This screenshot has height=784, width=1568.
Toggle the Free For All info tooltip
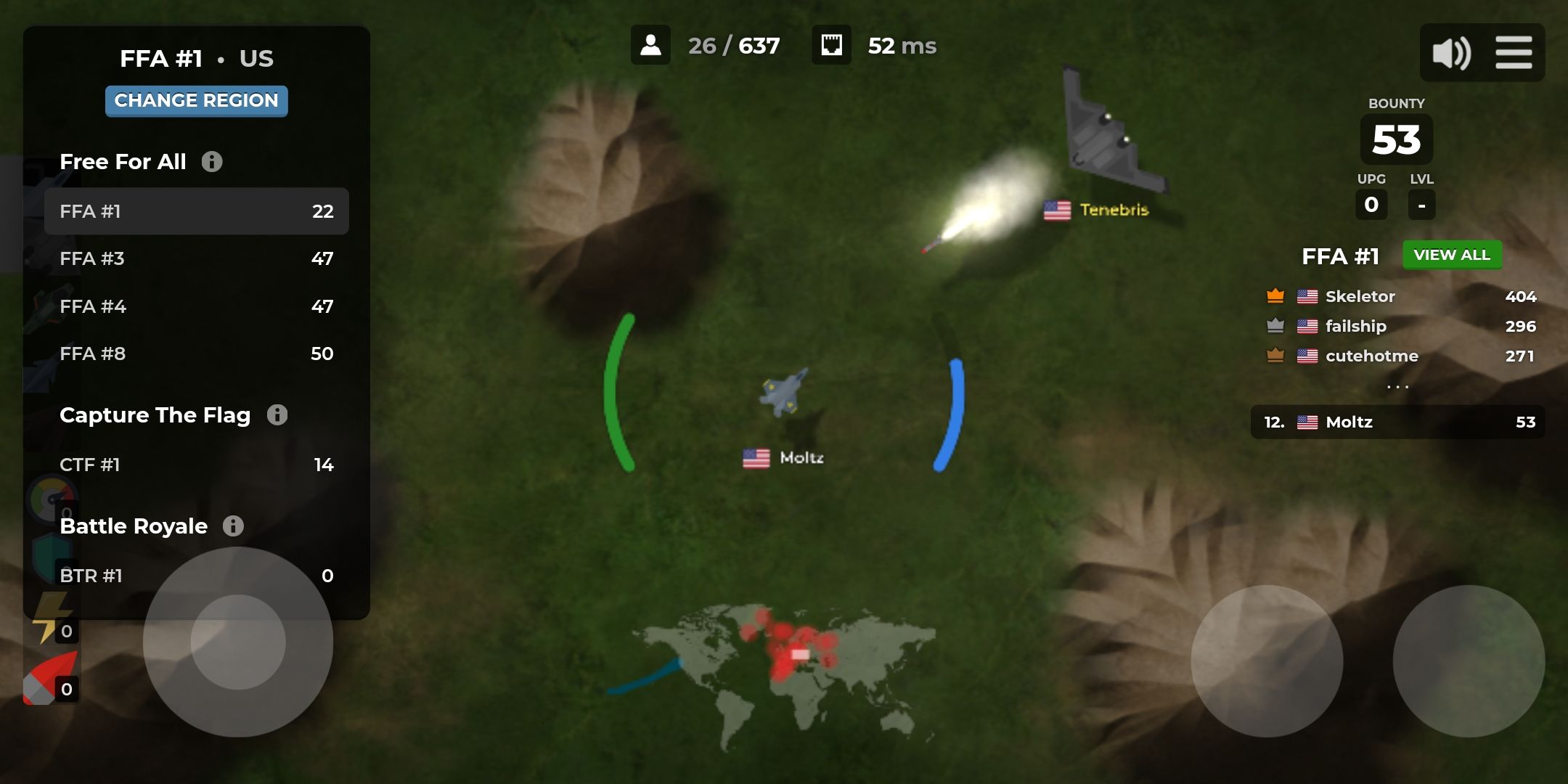[x=212, y=161]
